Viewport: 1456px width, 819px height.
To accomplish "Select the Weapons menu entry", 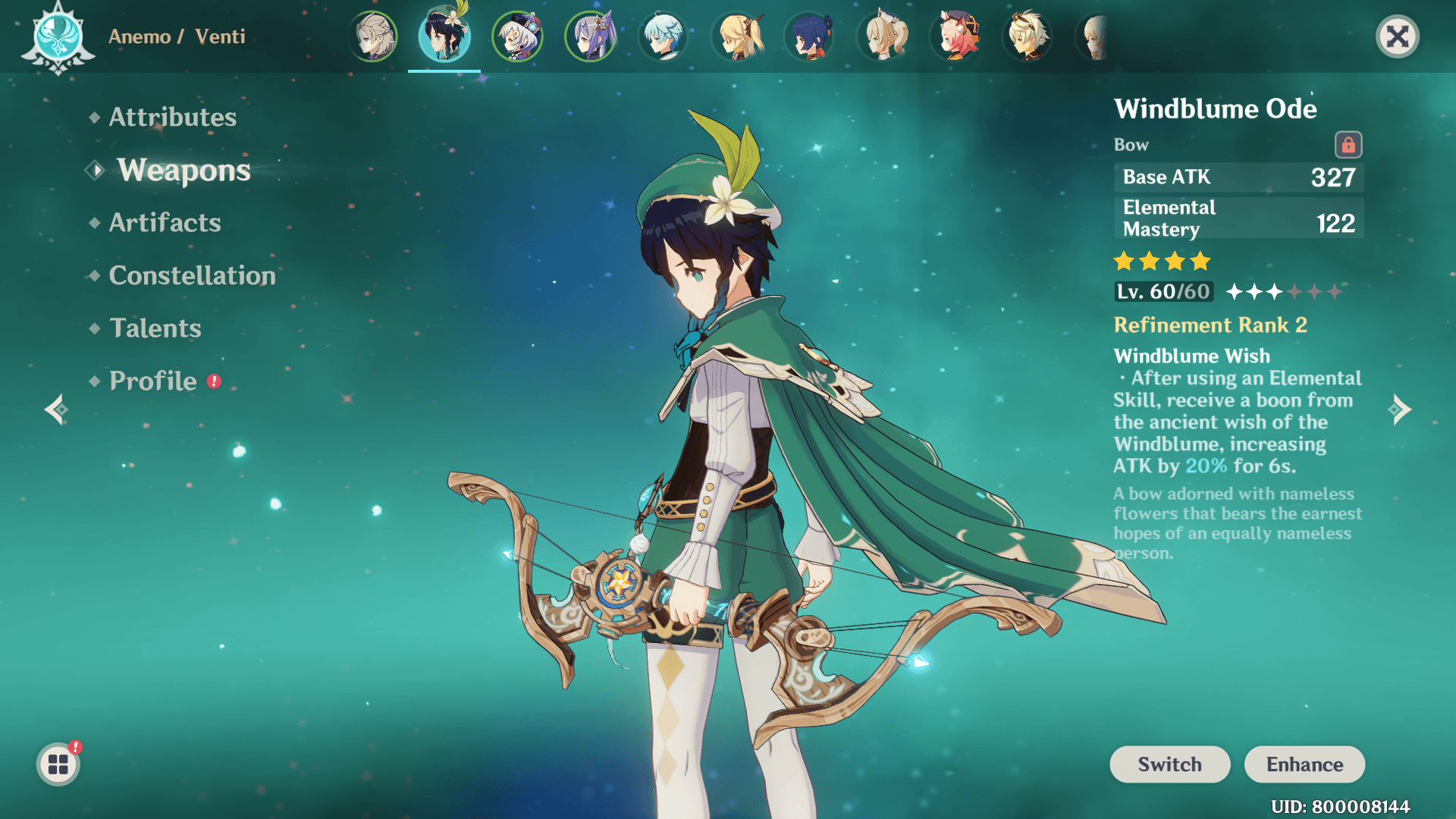I will [x=184, y=171].
